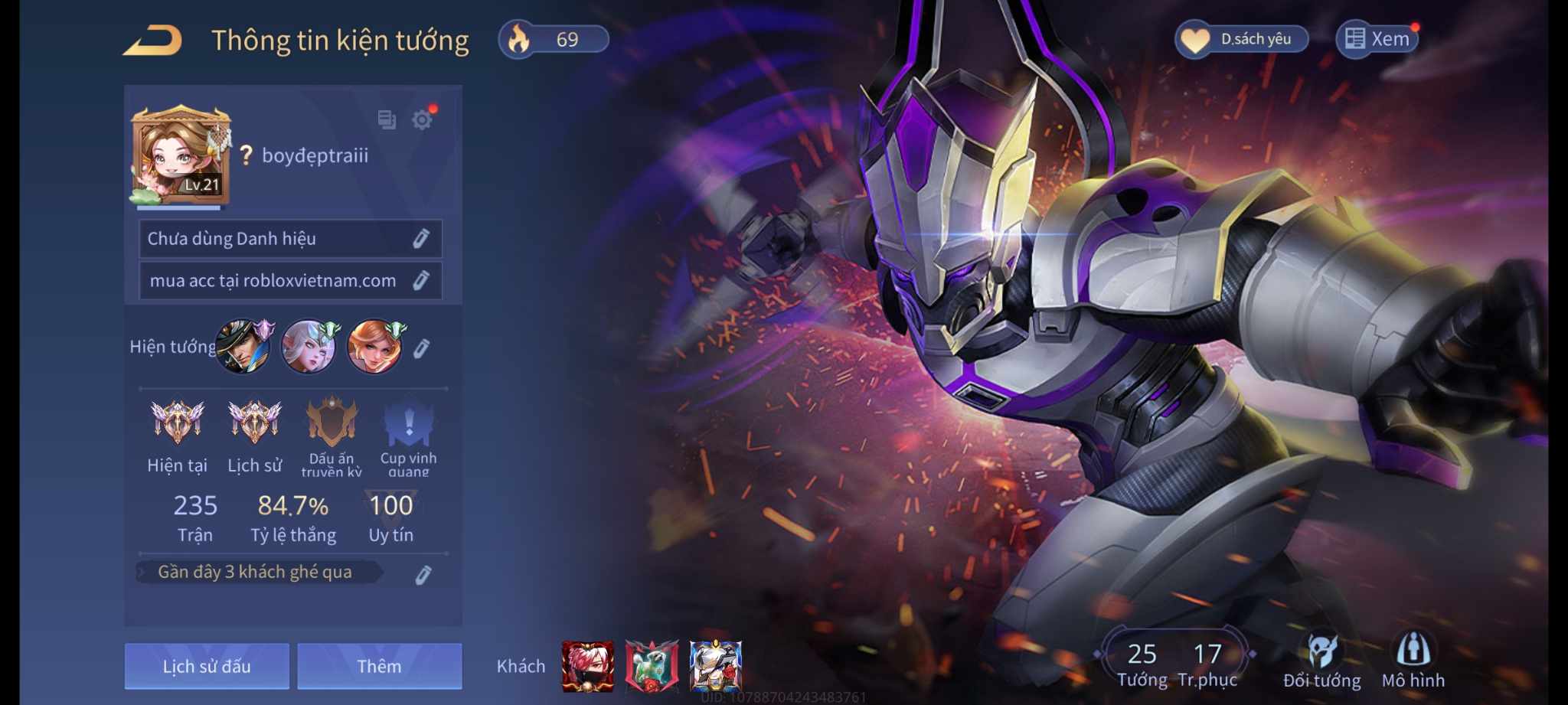The image size is (1568, 705).
Task: Select the Đổi tướng hero change icon
Action: 1321,661
